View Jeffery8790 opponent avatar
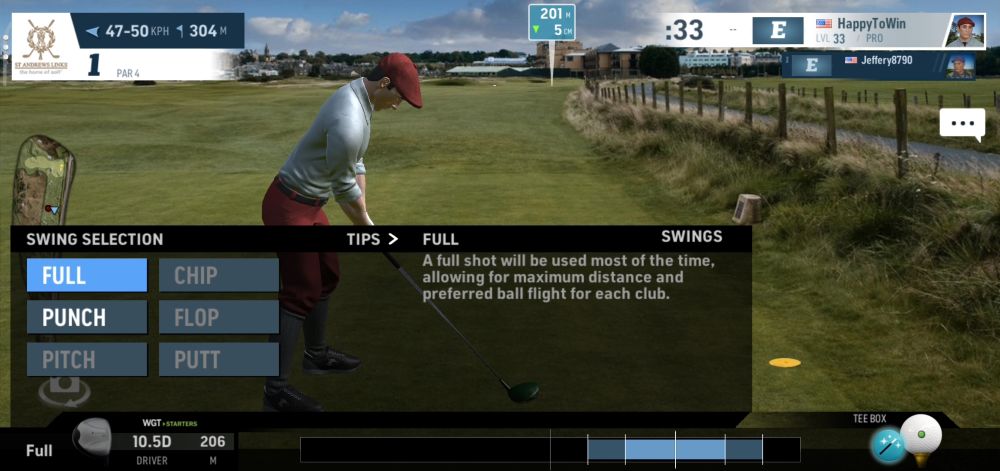This screenshot has width=1000, height=471. point(960,66)
